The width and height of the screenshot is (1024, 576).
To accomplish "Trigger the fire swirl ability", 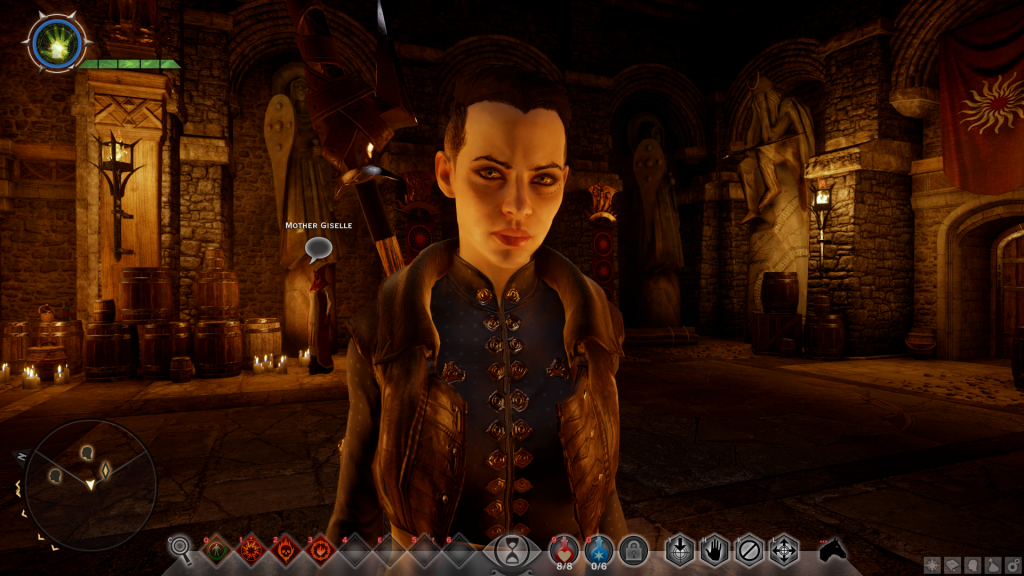I will pyautogui.click(x=320, y=549).
